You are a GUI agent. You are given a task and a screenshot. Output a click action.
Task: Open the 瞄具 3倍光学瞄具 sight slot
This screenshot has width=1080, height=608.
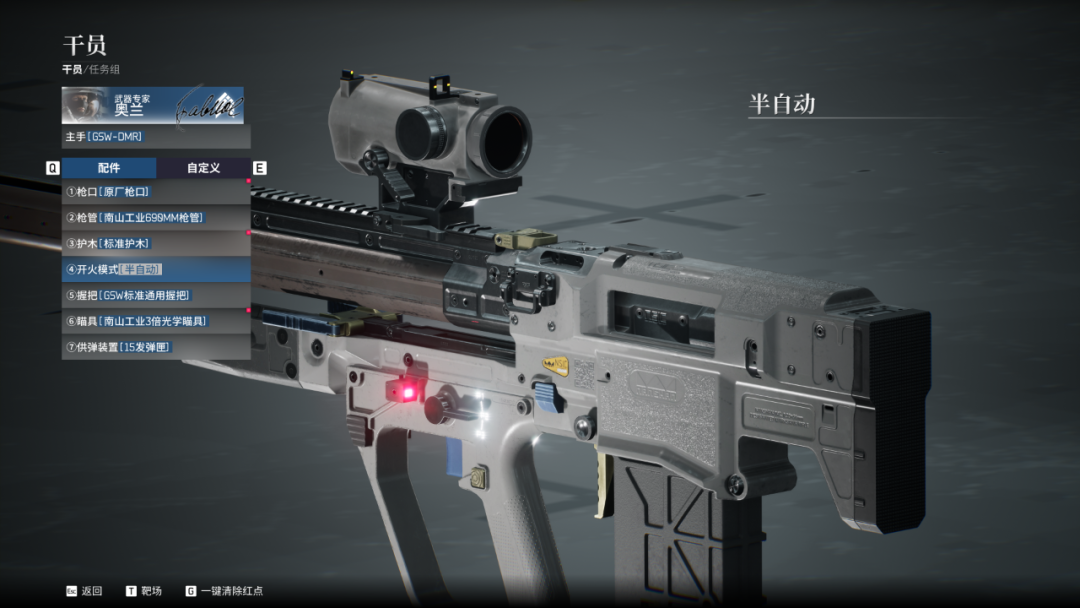[x=155, y=321]
